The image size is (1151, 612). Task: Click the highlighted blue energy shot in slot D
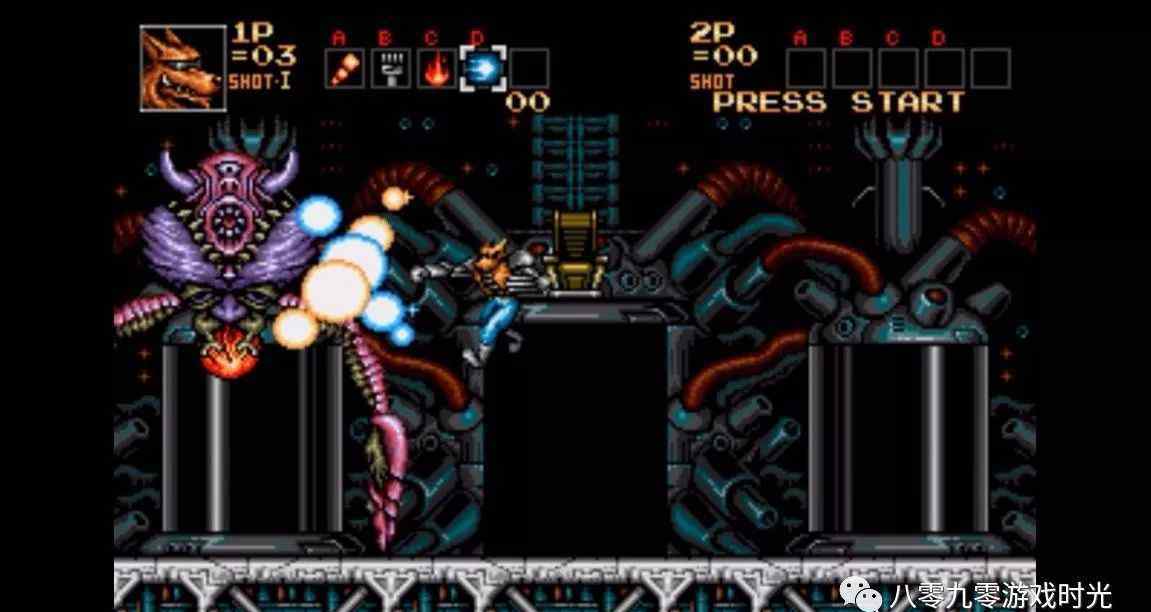pyautogui.click(x=483, y=68)
